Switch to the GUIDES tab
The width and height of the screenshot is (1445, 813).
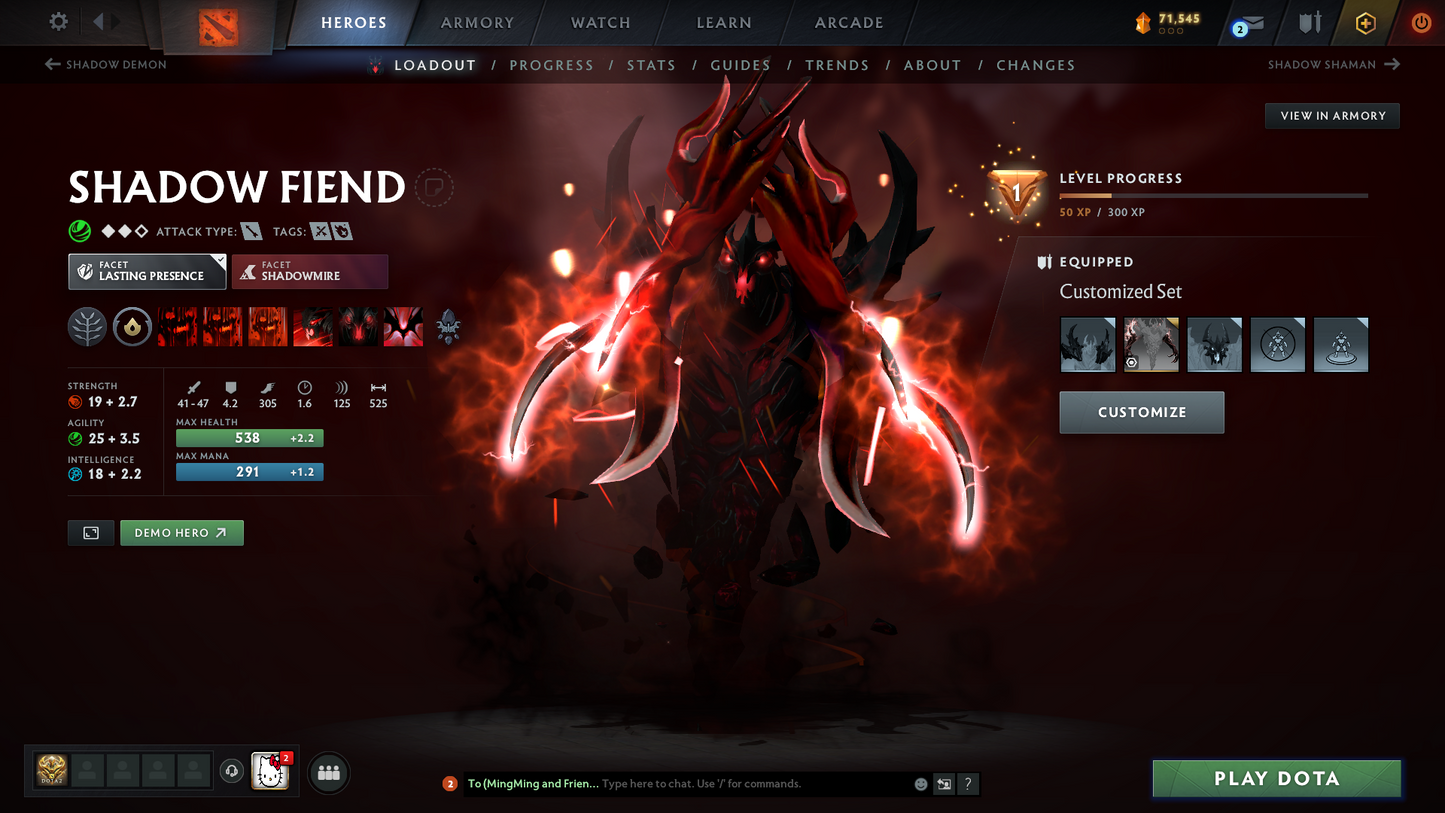tap(740, 65)
